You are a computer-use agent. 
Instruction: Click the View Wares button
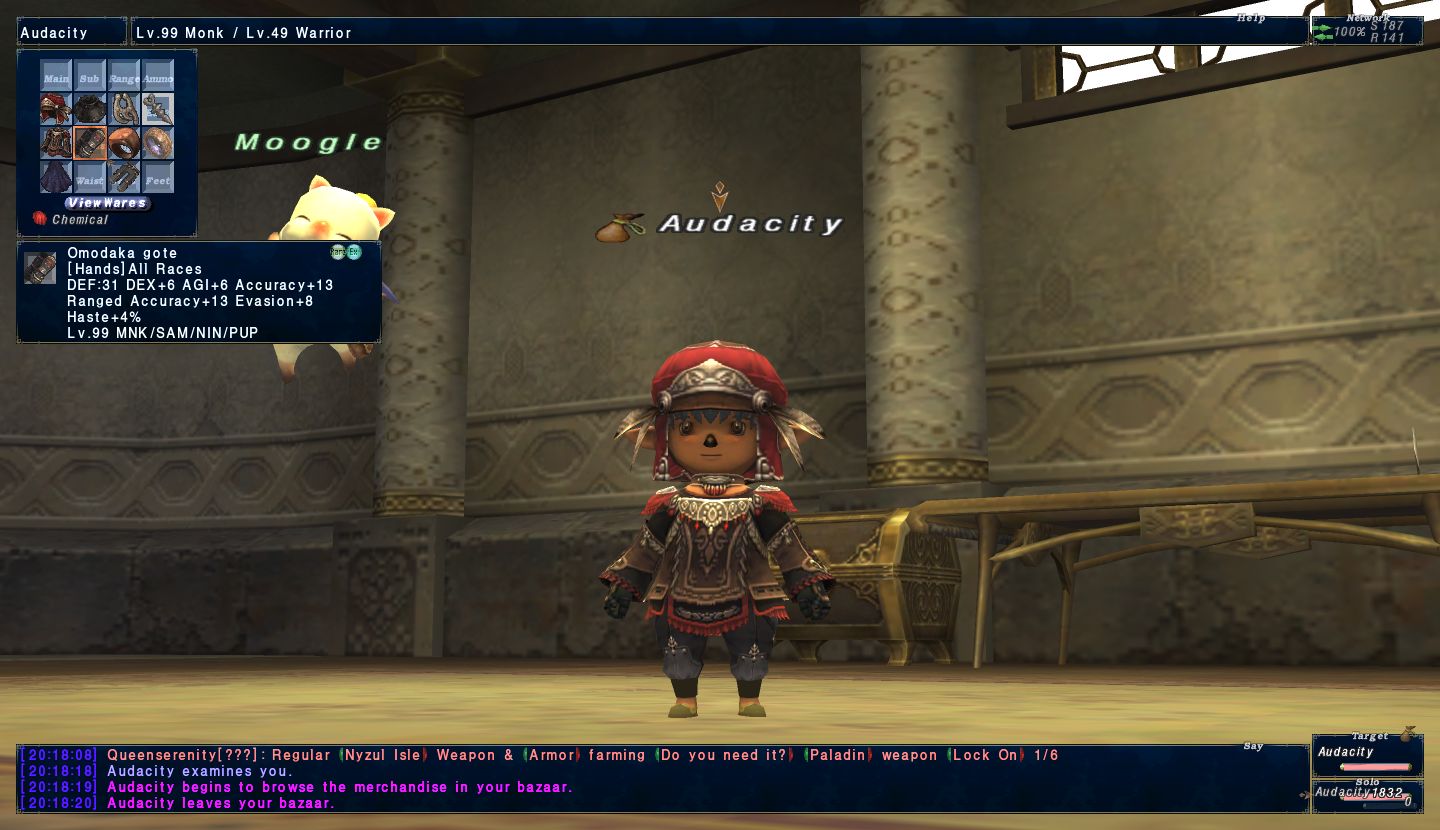107,203
